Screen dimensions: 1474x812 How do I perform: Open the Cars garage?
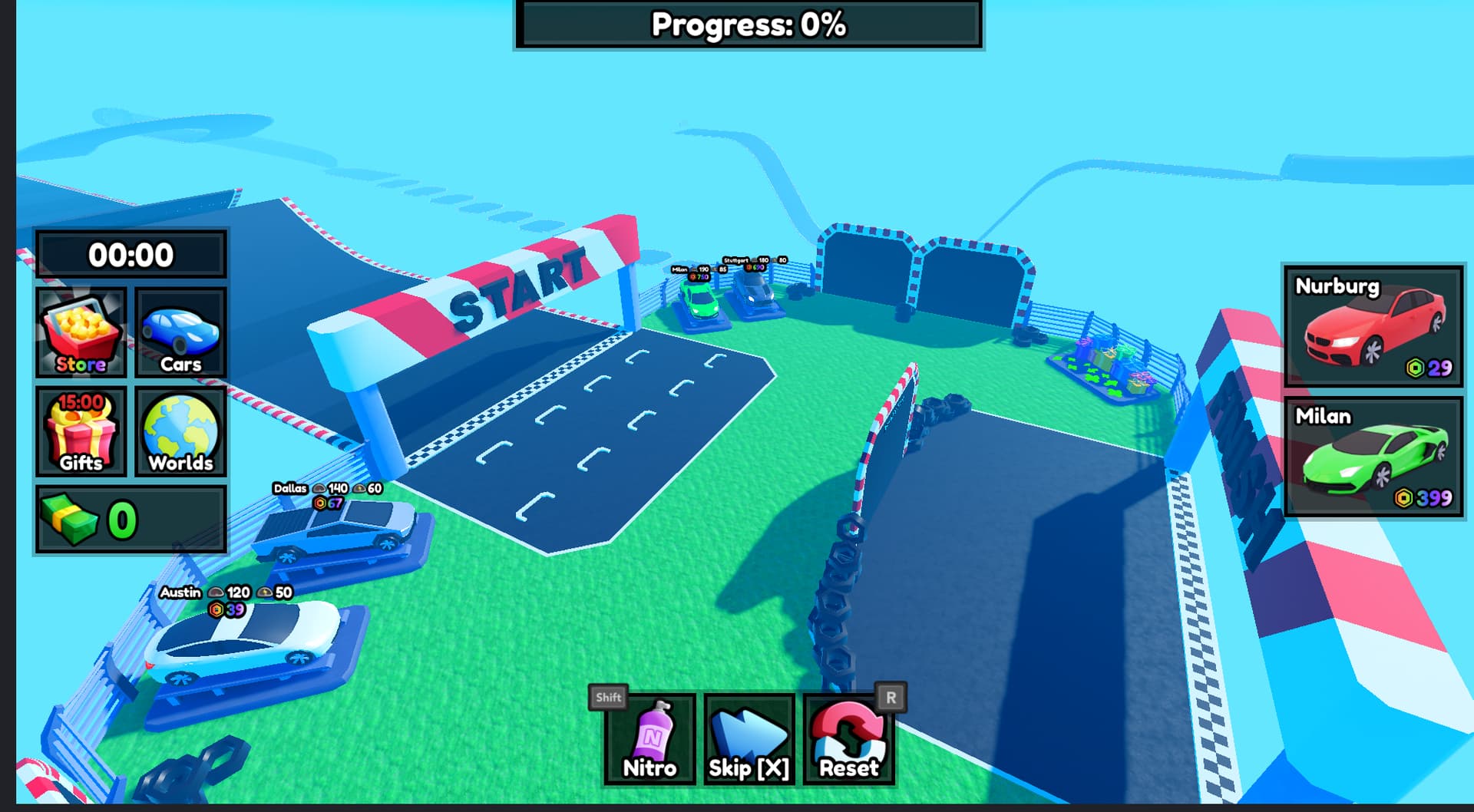pos(180,333)
